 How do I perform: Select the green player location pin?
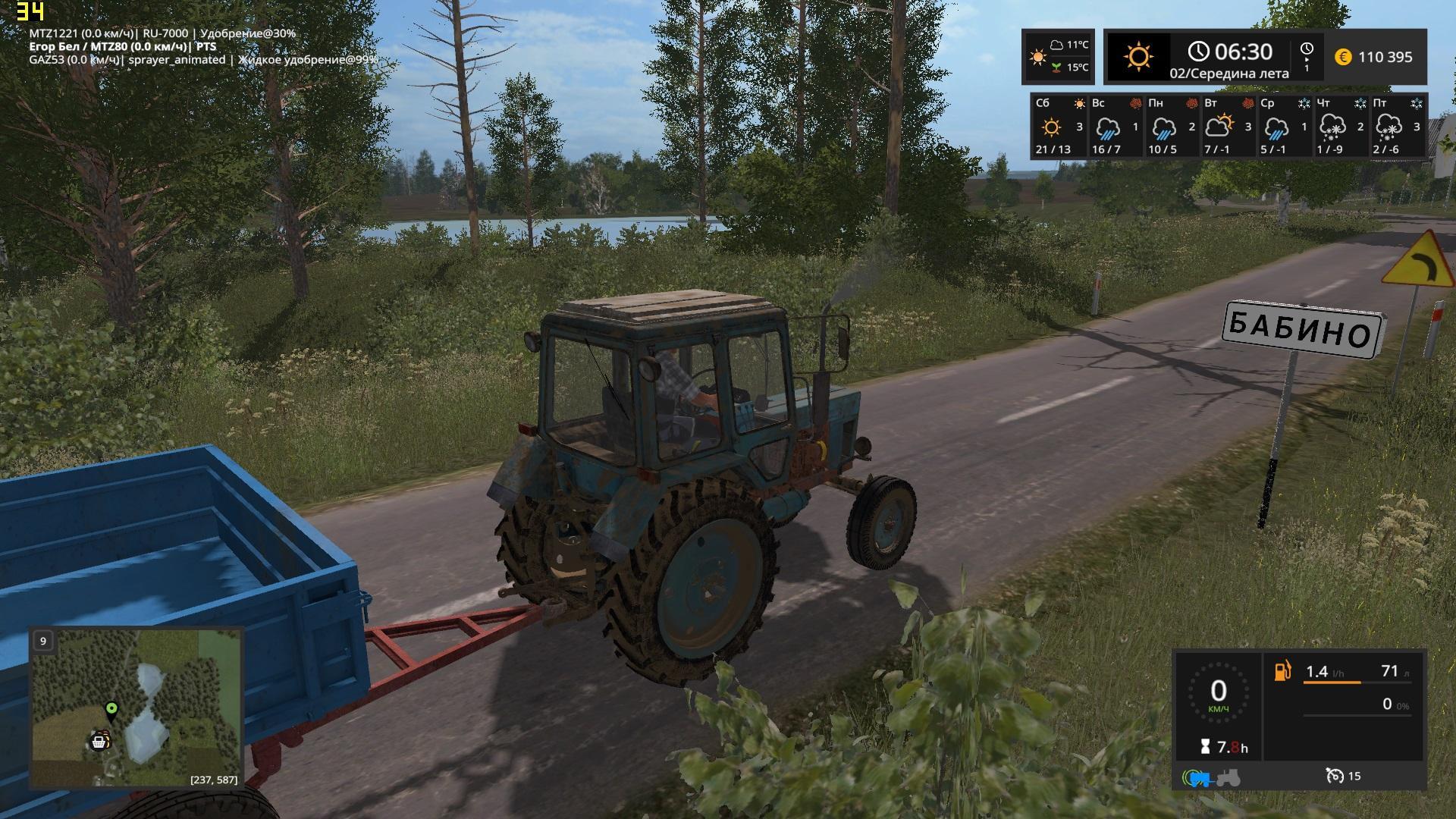click(111, 709)
